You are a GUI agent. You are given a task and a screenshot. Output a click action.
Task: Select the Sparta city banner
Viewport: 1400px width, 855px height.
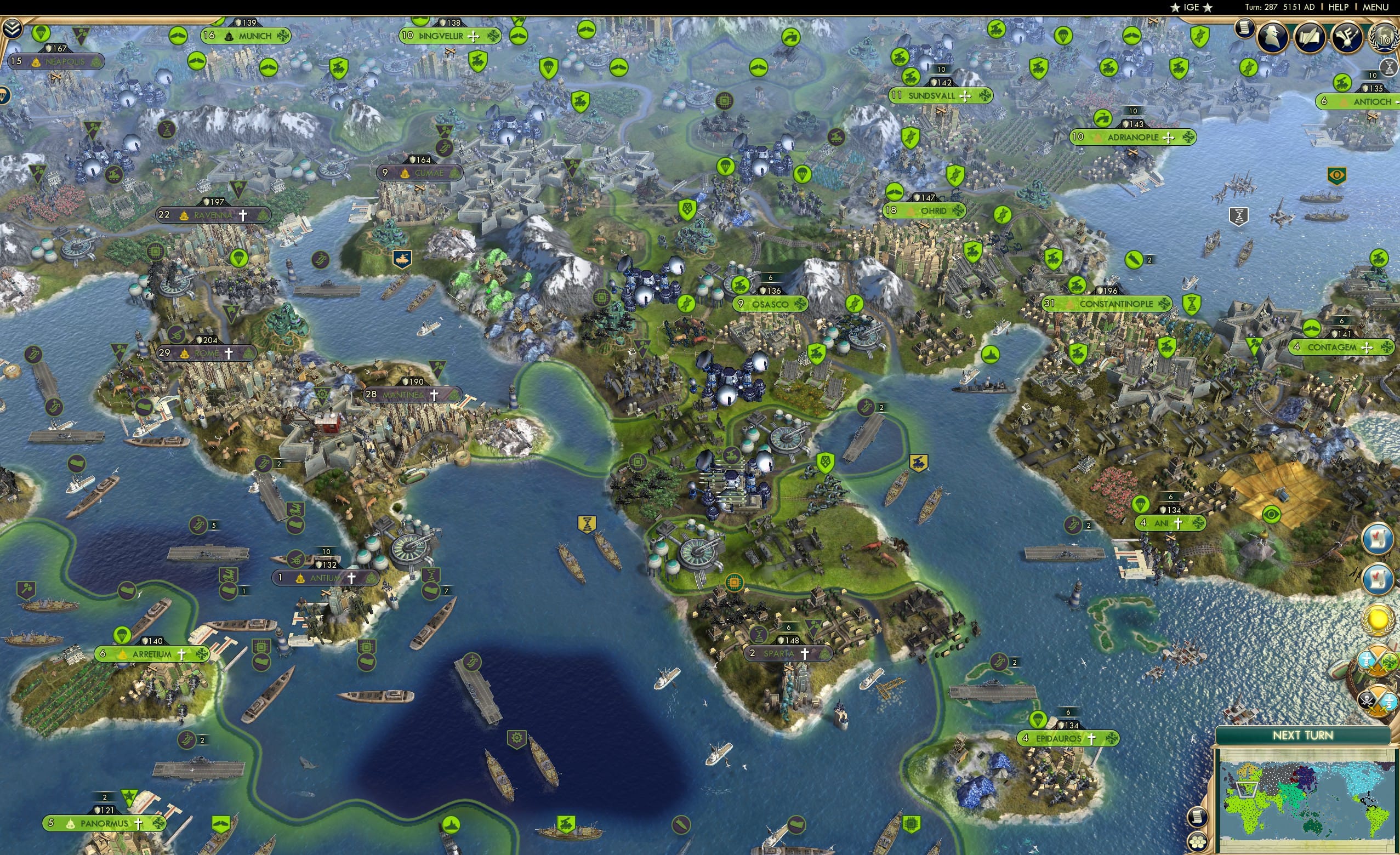[789, 653]
